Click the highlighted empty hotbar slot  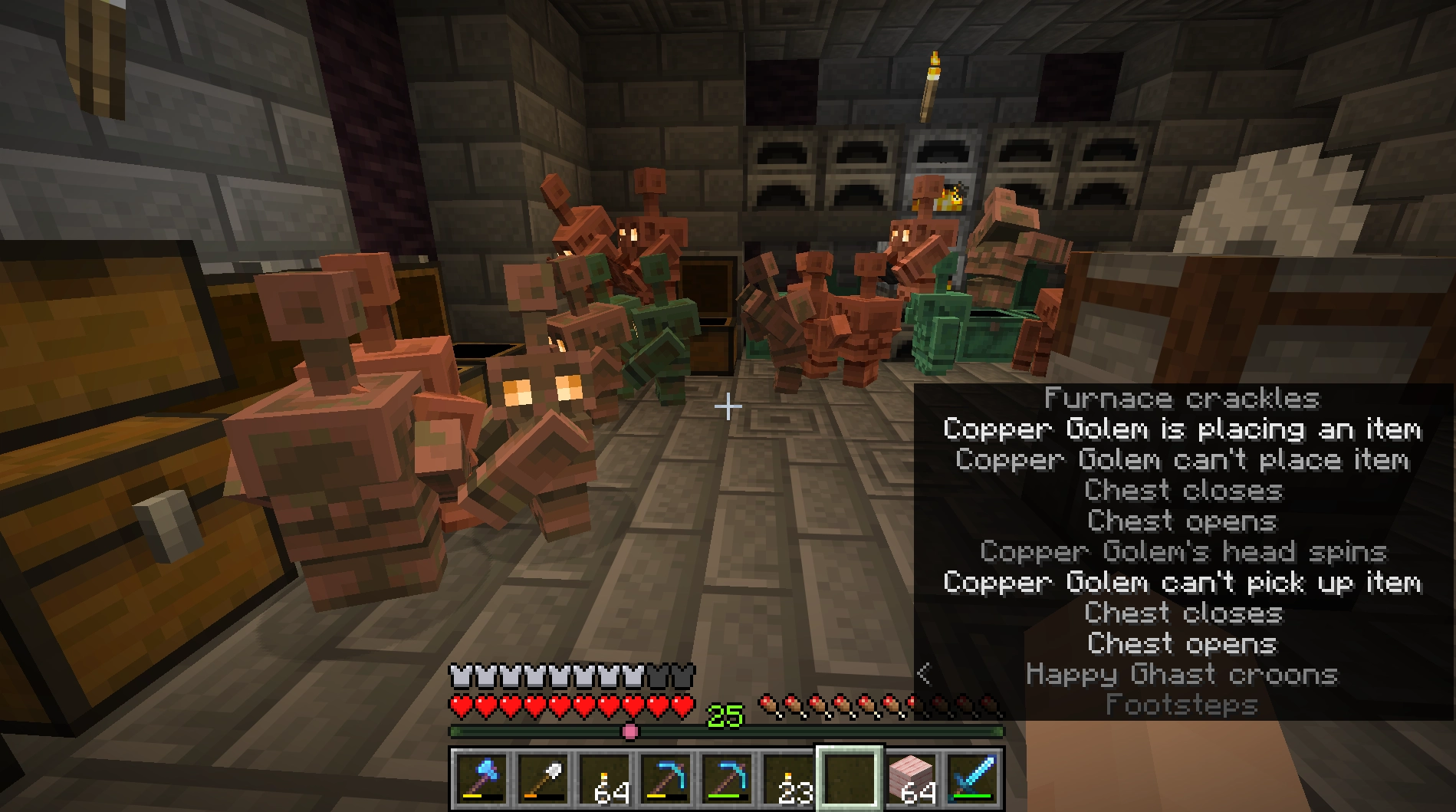click(x=849, y=779)
